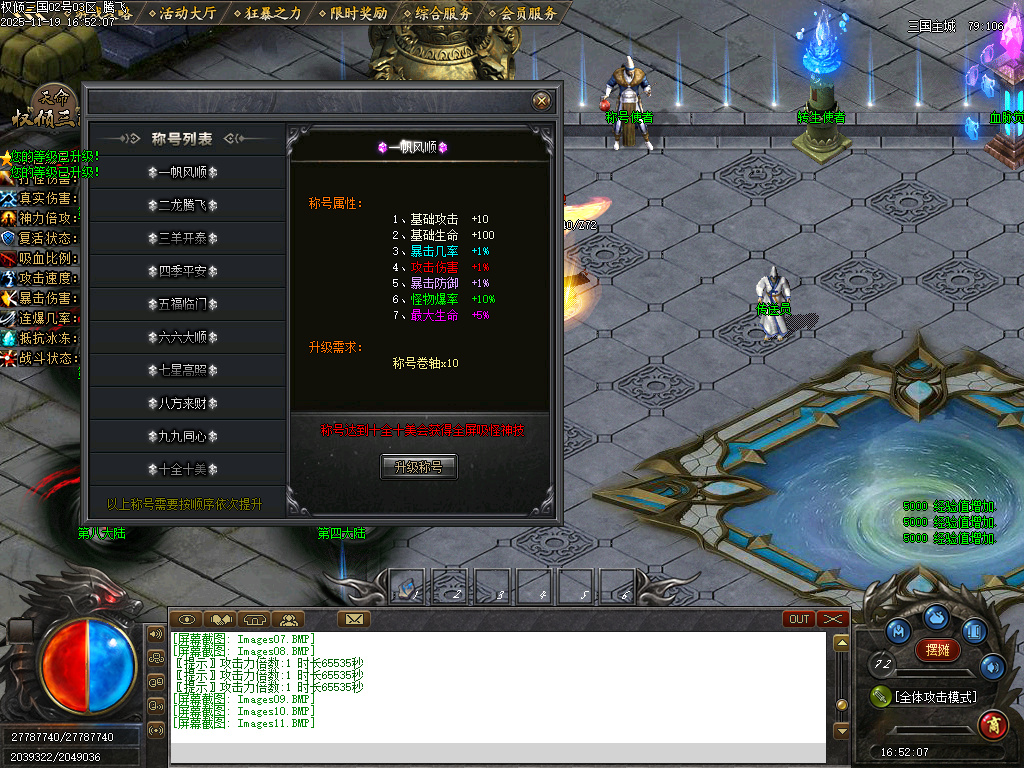Click the red 摆摊 stall button
Viewport: 1024px width, 768px height.
coord(937,650)
